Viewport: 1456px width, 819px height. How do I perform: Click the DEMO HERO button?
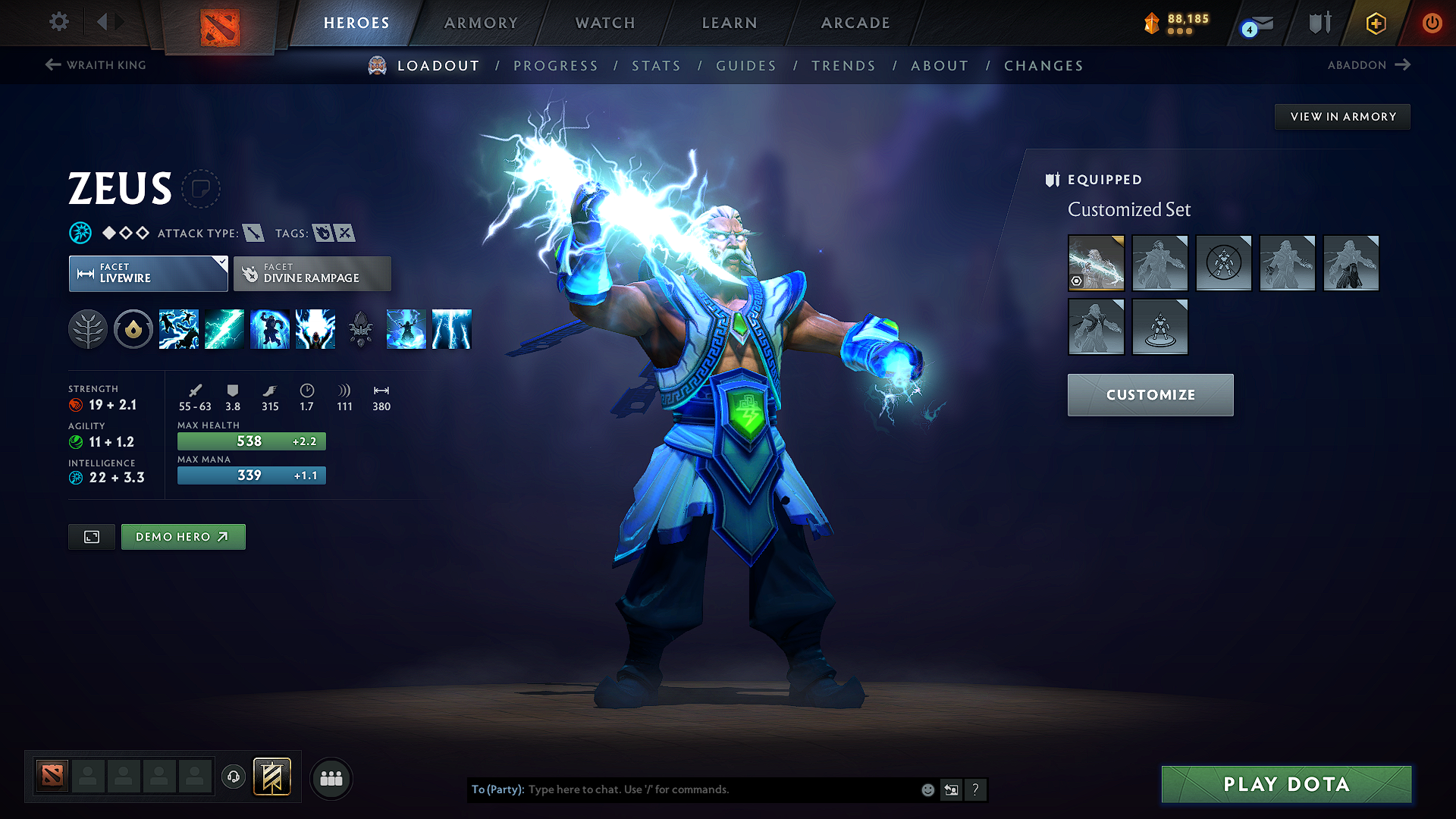(183, 536)
